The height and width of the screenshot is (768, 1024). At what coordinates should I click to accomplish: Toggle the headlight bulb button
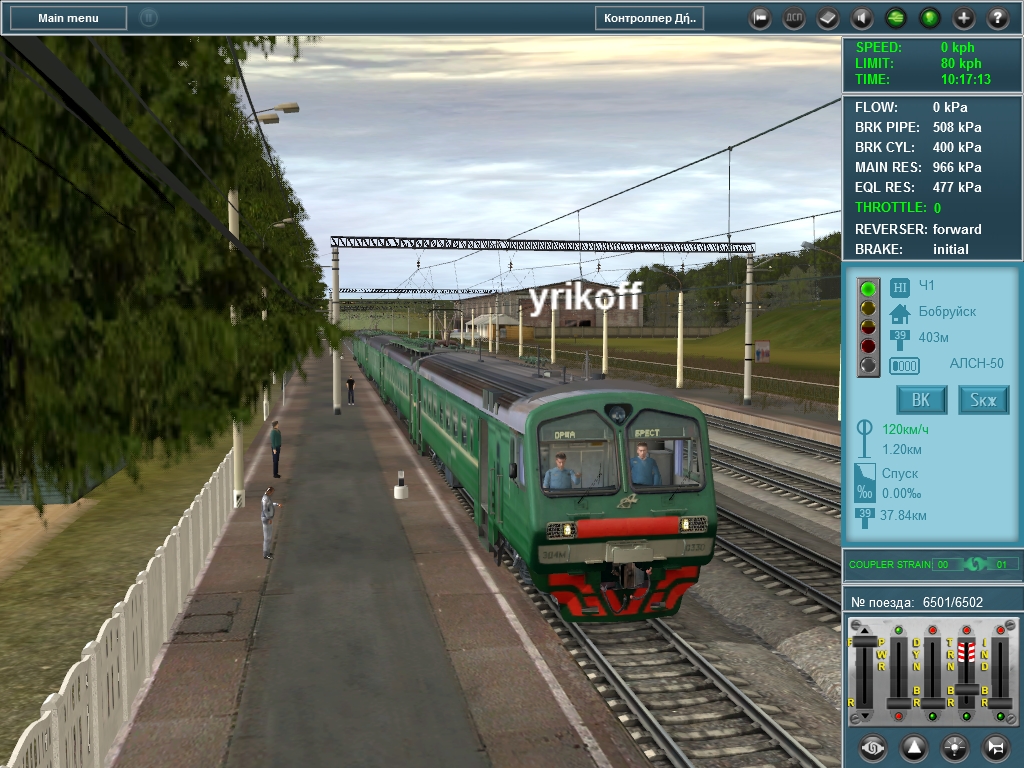955,746
